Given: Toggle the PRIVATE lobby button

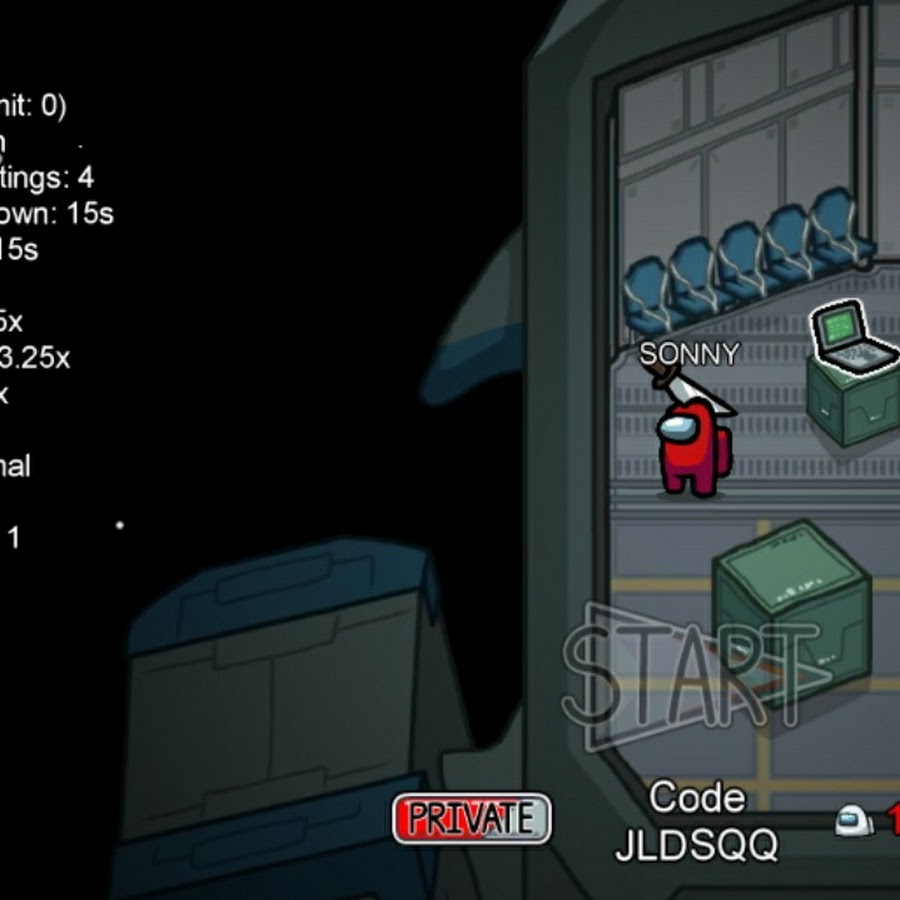Looking at the screenshot, I should point(471,818).
